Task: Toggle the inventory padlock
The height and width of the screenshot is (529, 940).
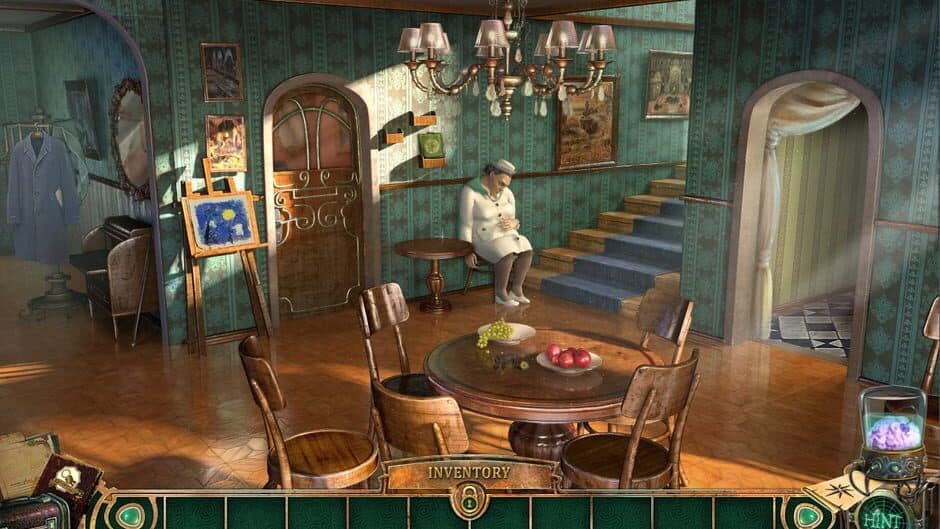Action: click(x=469, y=499)
